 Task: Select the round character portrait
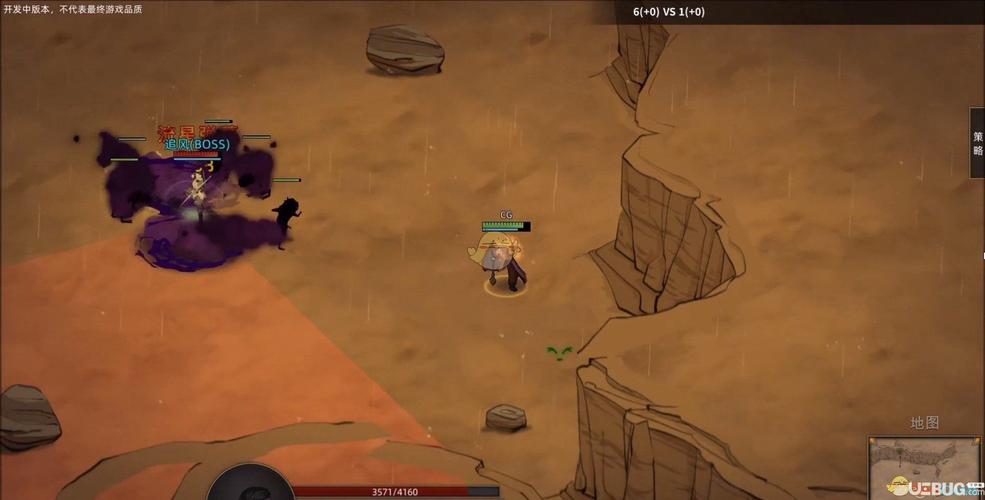[250, 483]
